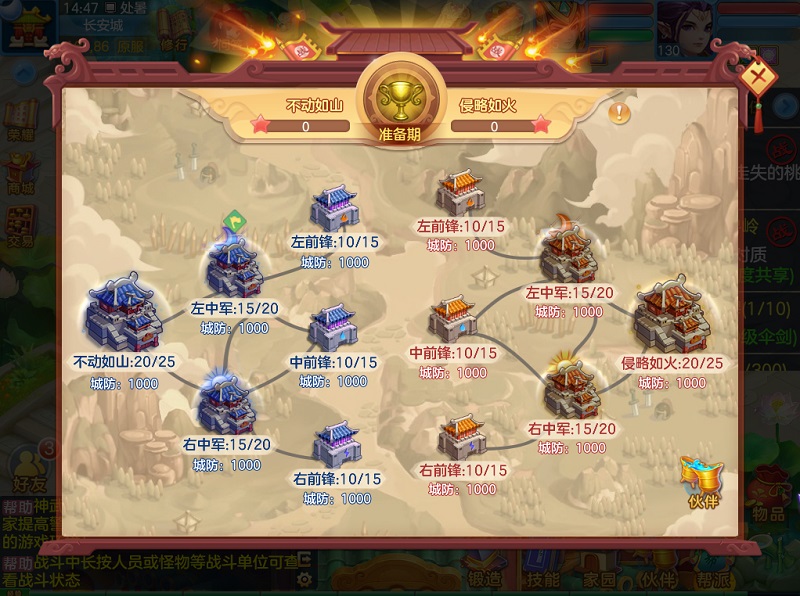Choose the red 中前锋 outpost
Image resolution: width=800 pixels, height=596 pixels.
tap(454, 318)
